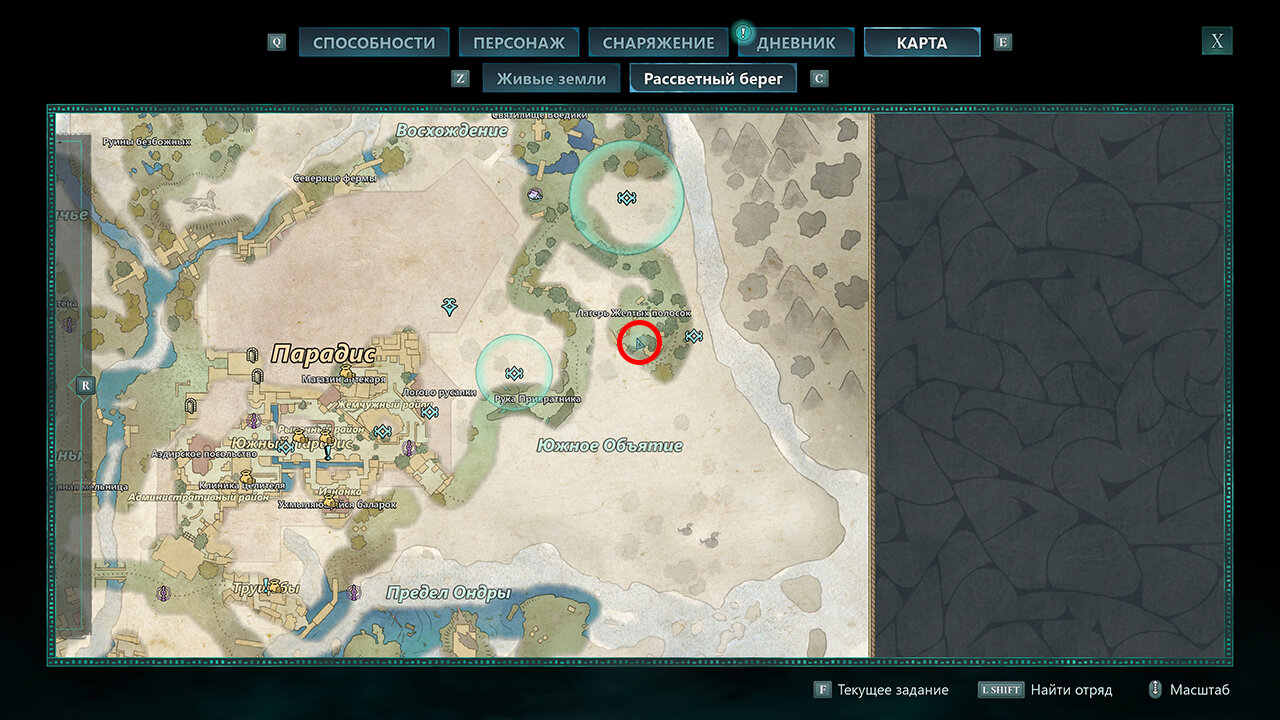
Task: Switch map to Живые земли
Action: tap(551, 79)
